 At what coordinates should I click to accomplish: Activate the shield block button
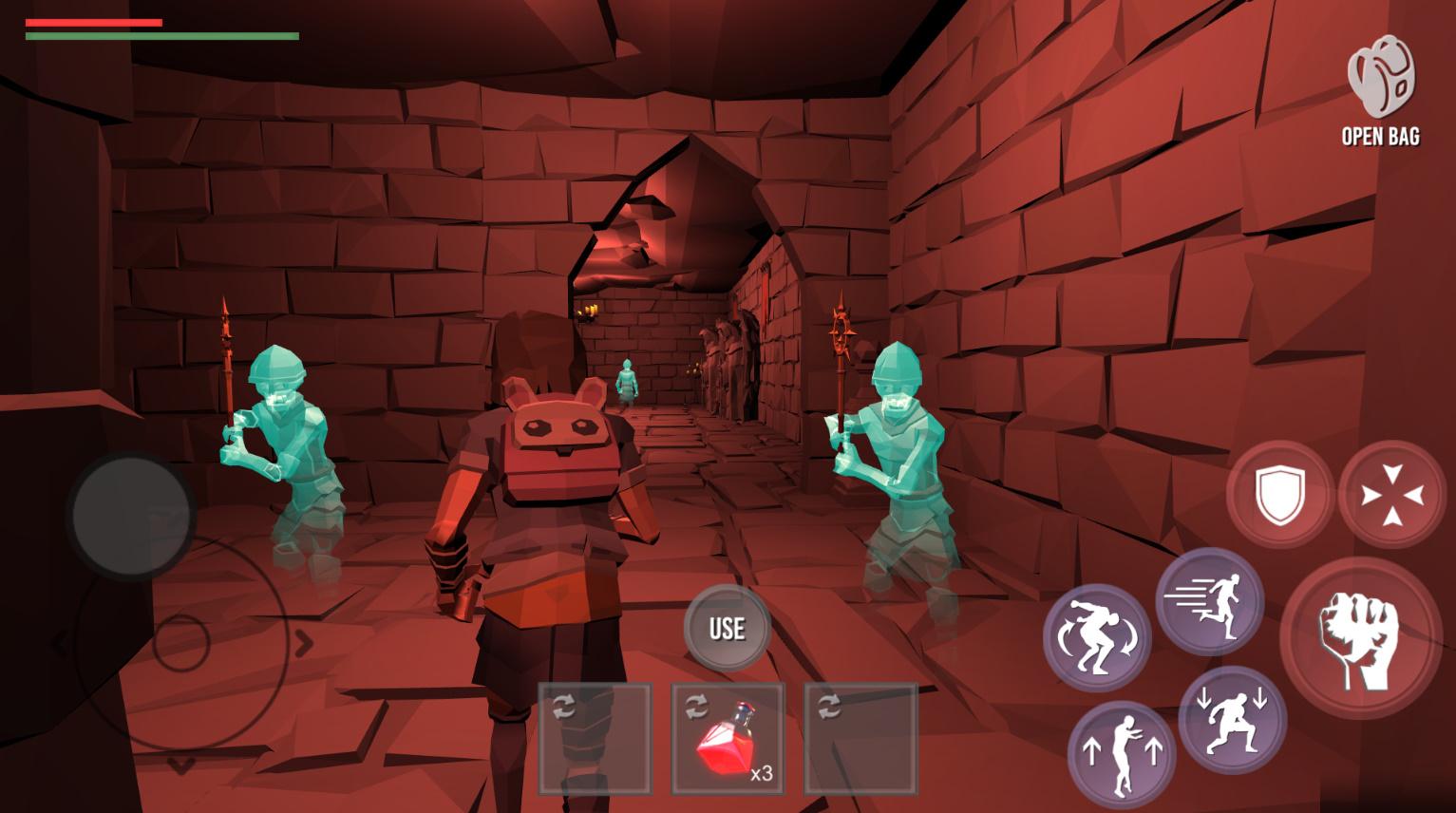(1279, 494)
